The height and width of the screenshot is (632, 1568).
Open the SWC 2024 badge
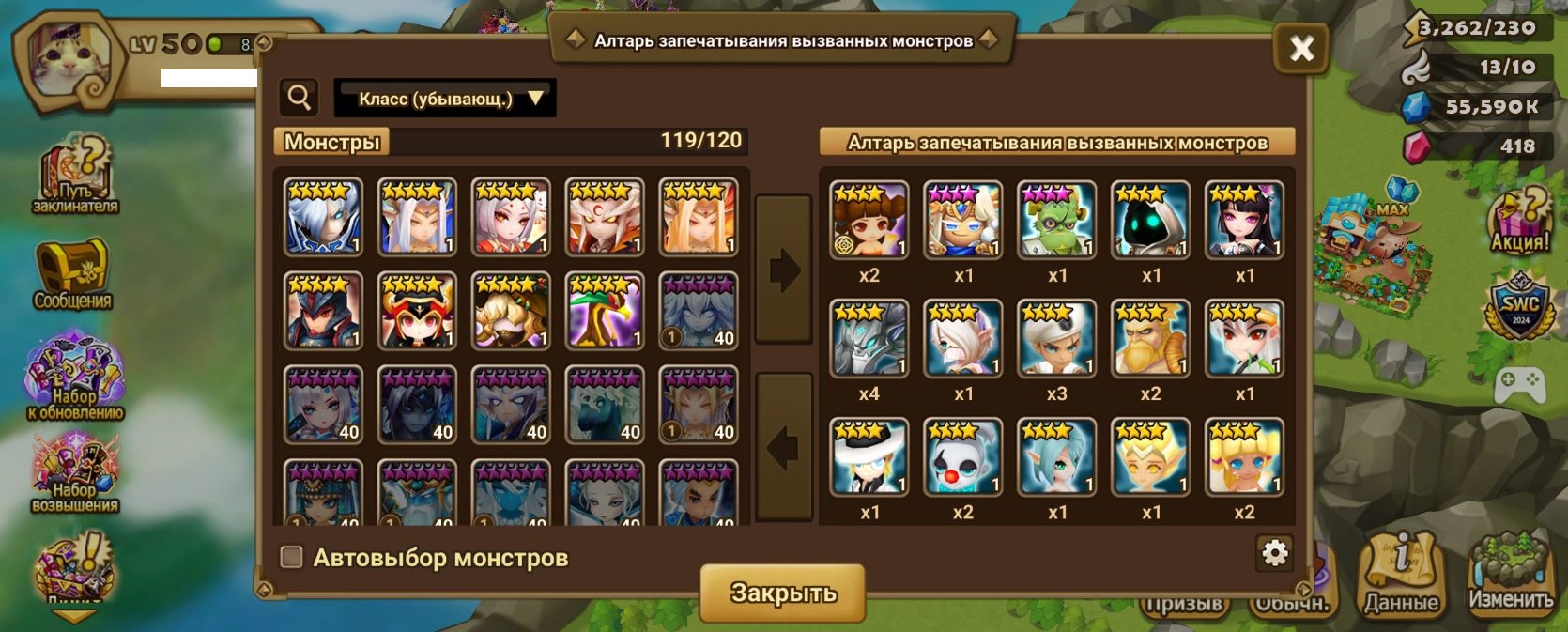[x=1520, y=307]
